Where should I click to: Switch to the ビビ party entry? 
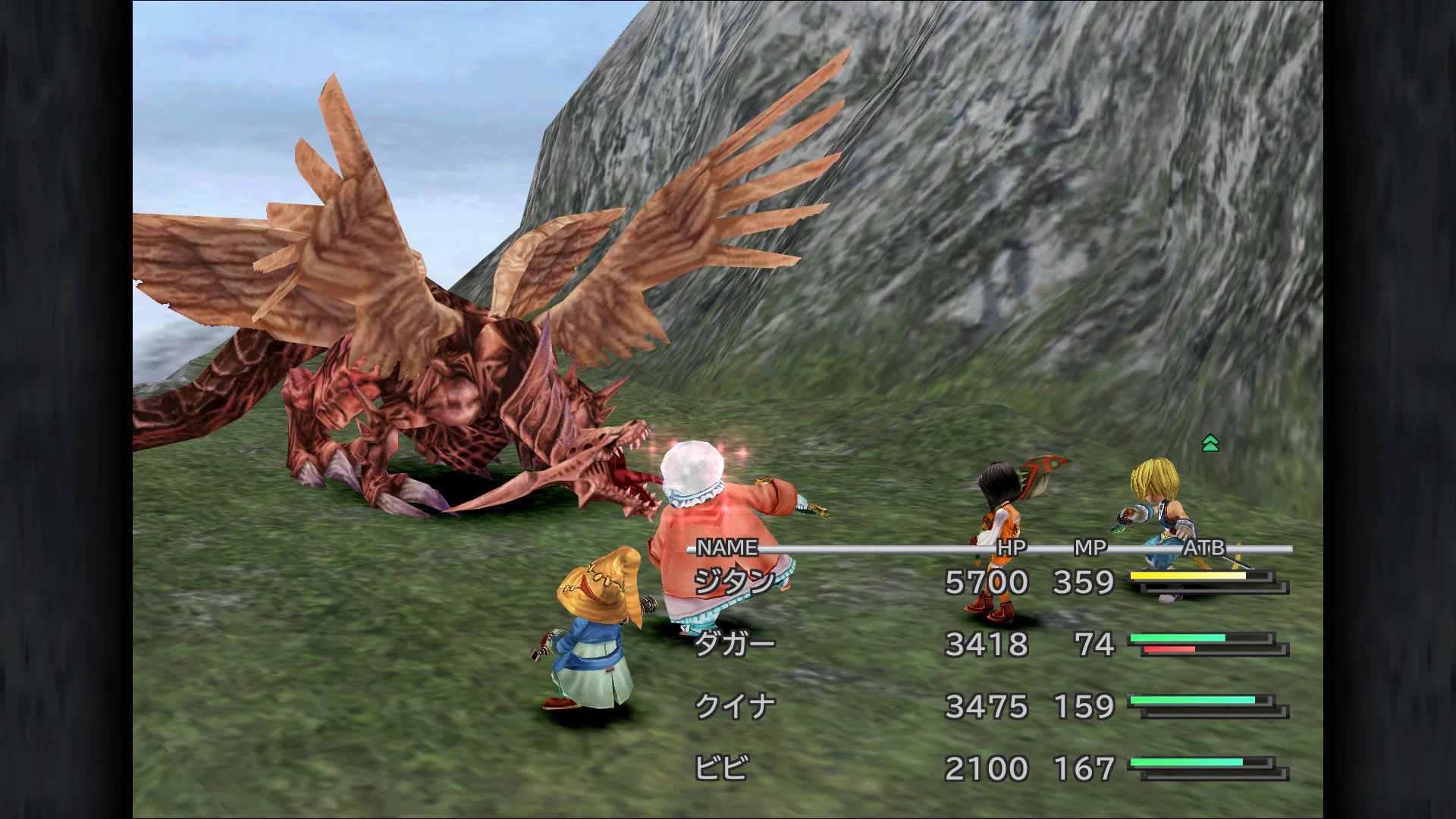723,767
